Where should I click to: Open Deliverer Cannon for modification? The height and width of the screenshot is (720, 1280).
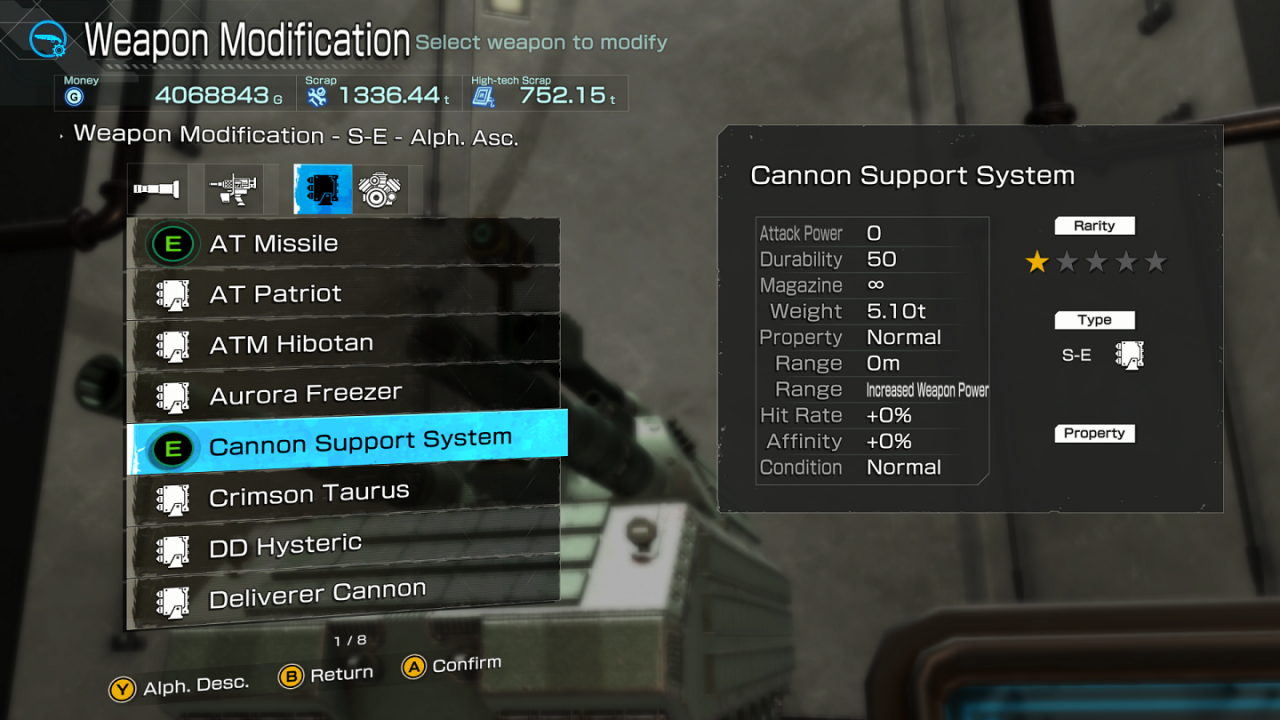pyautogui.click(x=342, y=596)
